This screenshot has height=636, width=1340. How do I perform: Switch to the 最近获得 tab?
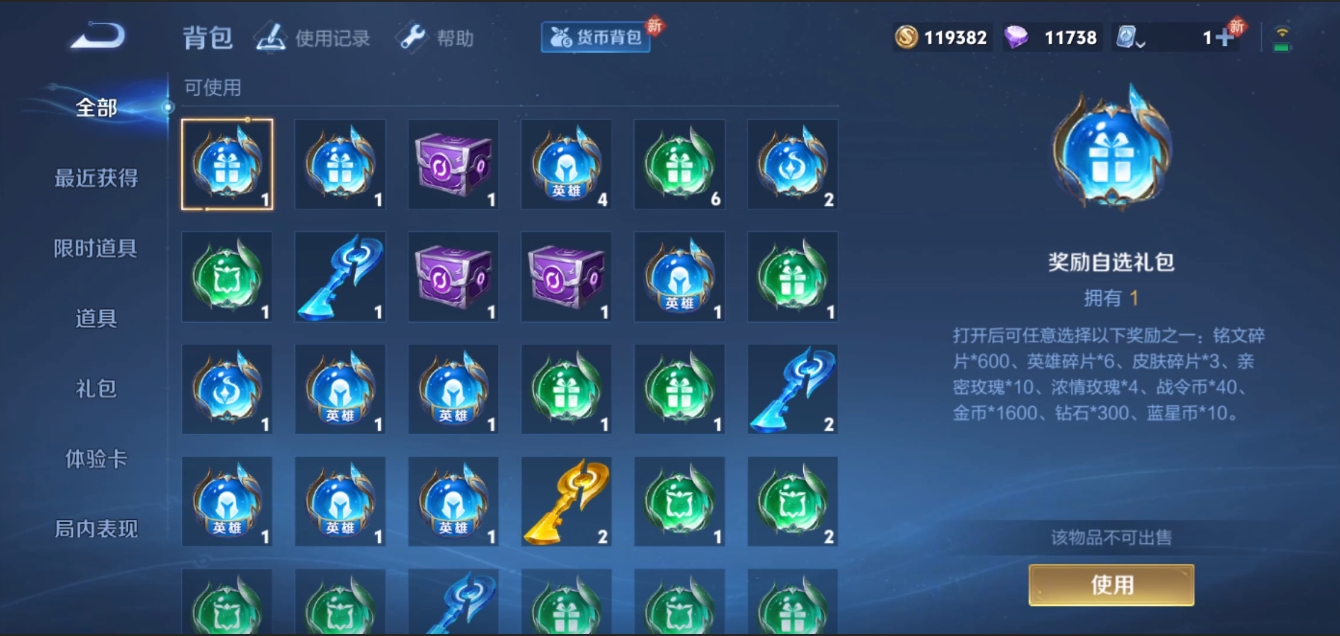pyautogui.click(x=96, y=178)
